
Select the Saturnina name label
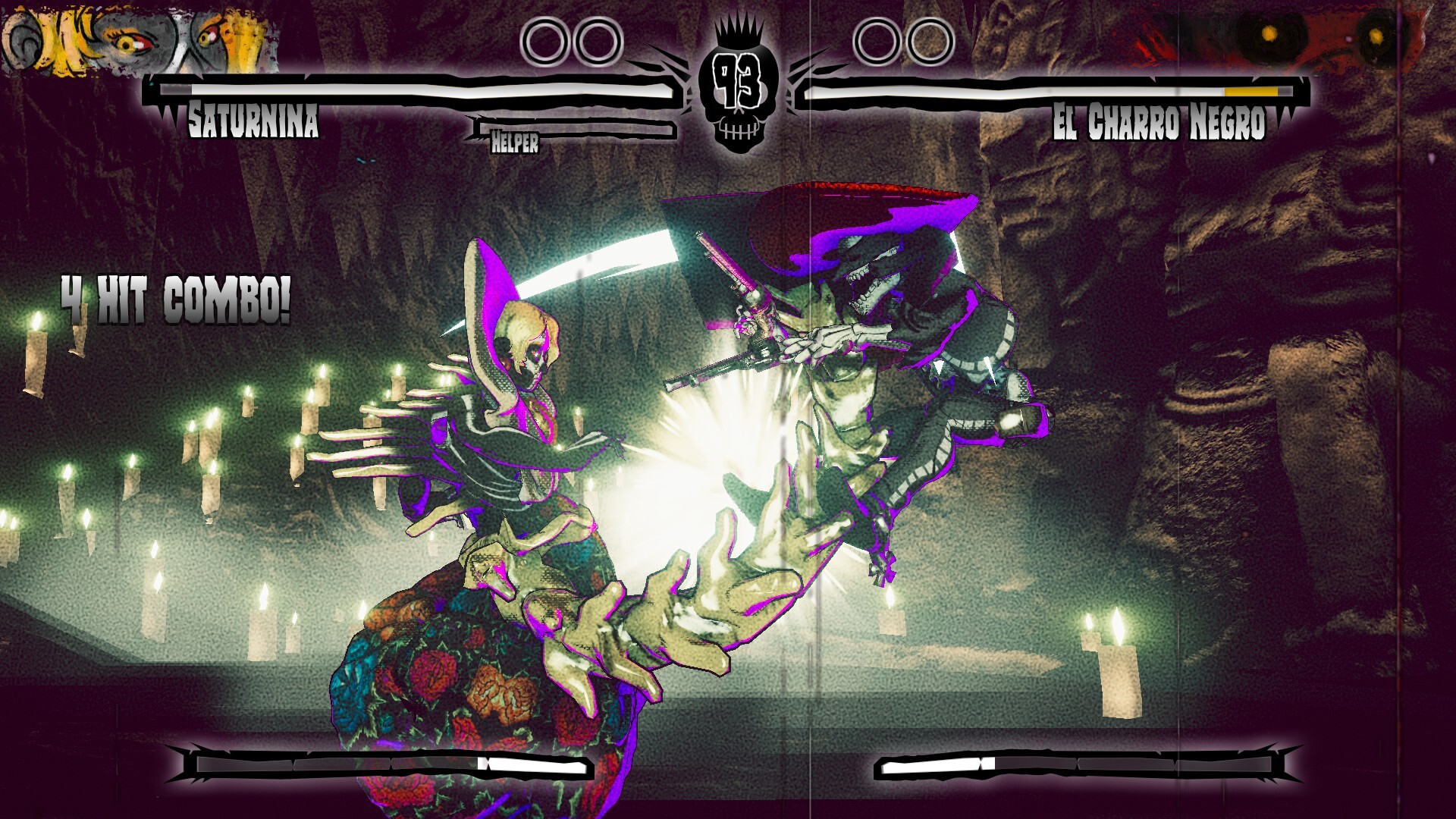(x=255, y=121)
